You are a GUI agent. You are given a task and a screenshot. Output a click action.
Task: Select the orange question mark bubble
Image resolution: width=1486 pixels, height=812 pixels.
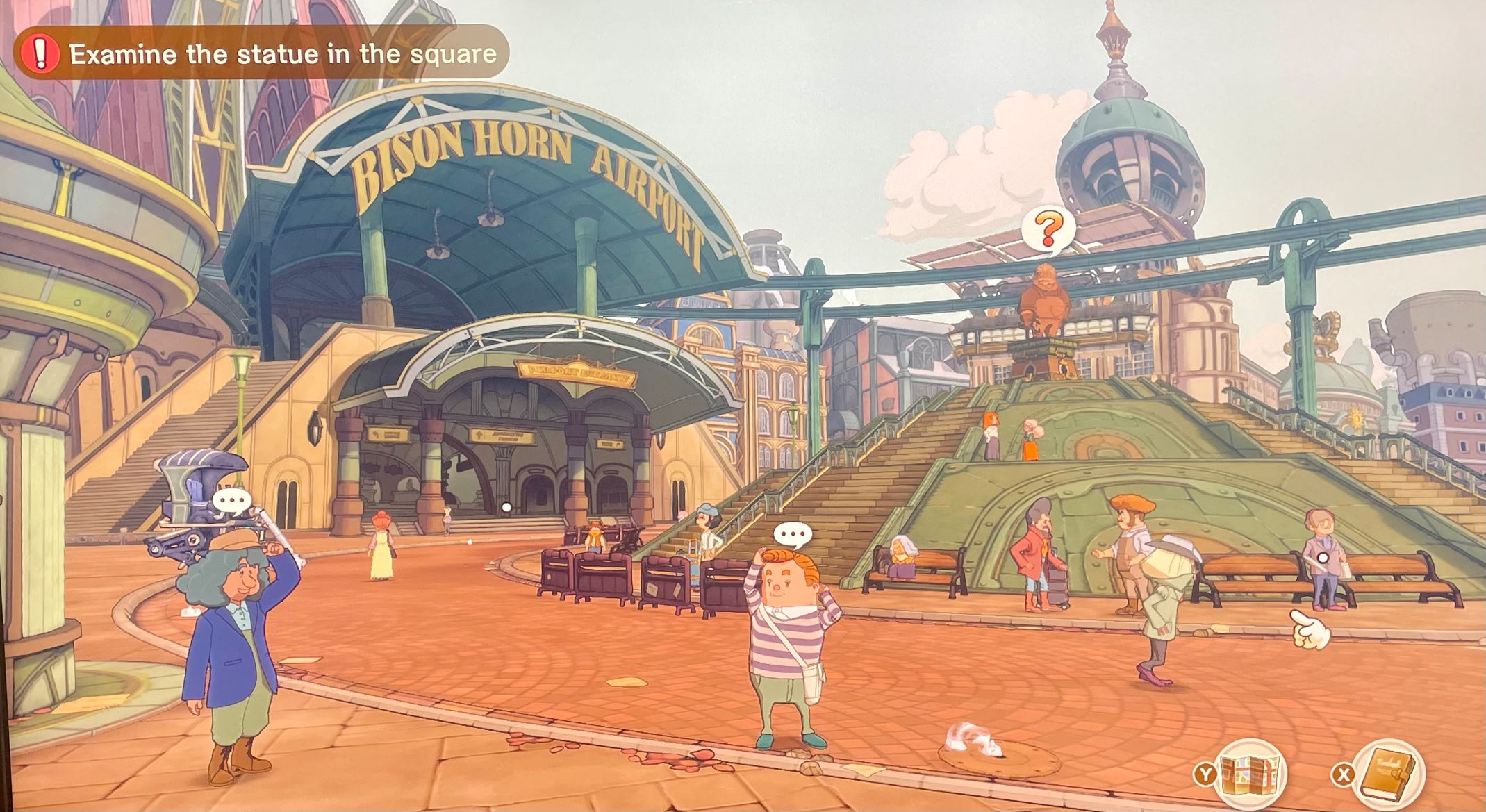pyautogui.click(x=1048, y=229)
